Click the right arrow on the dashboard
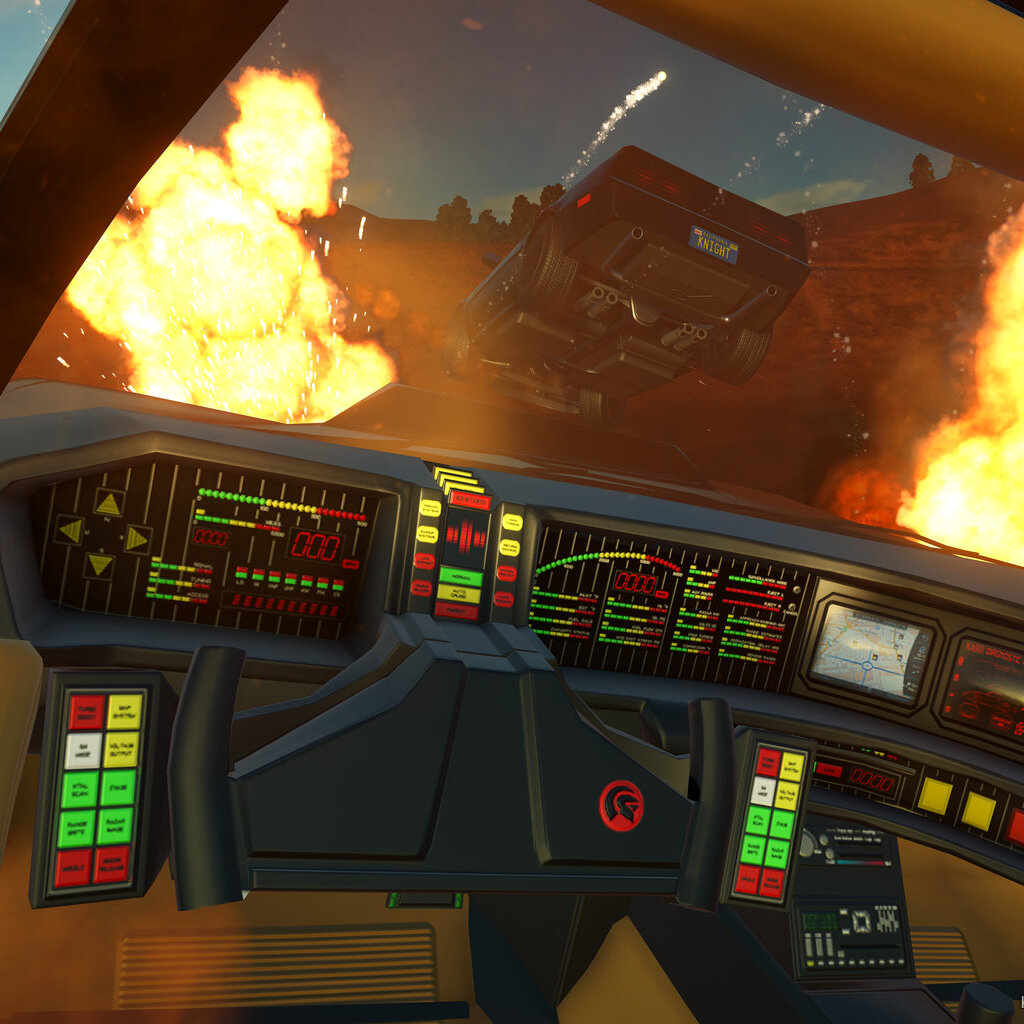Image resolution: width=1024 pixels, height=1024 pixels. [136, 539]
